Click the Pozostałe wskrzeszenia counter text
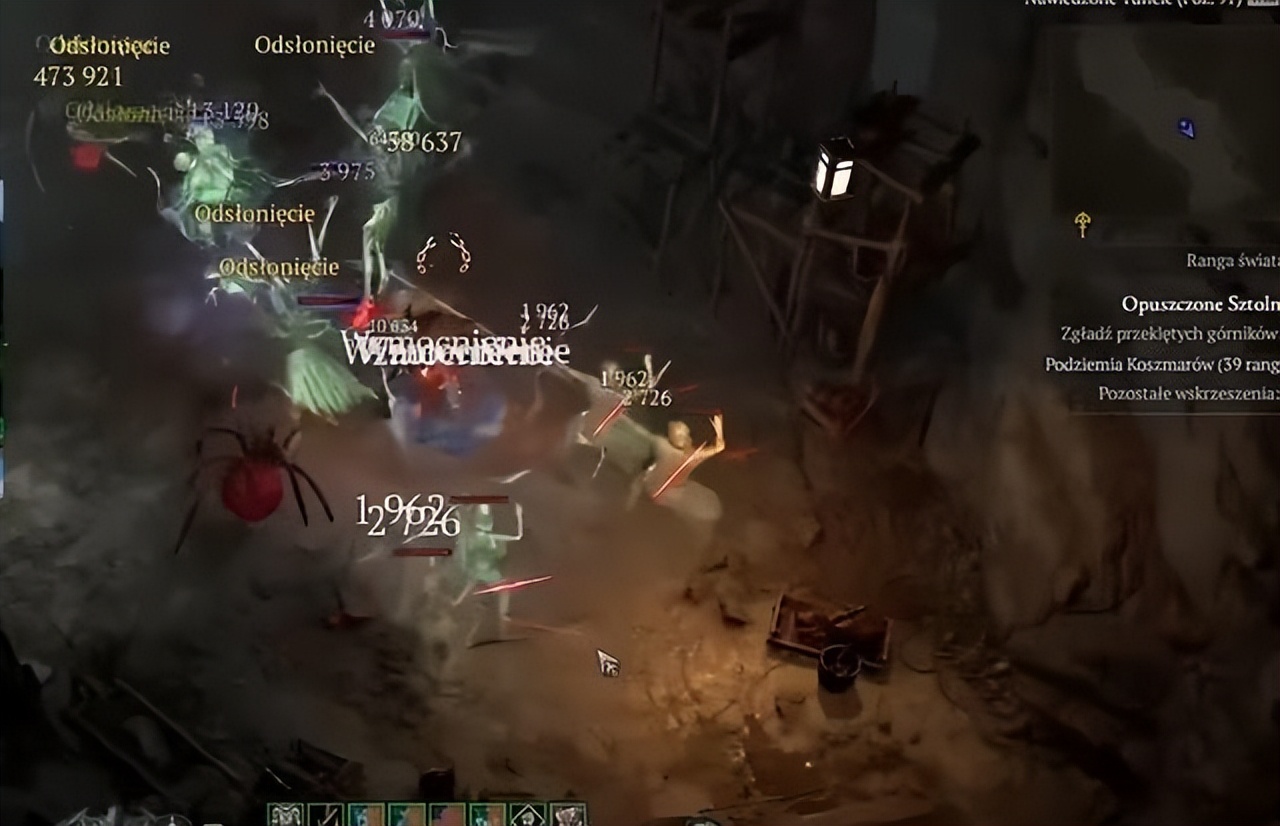 (x=1187, y=394)
